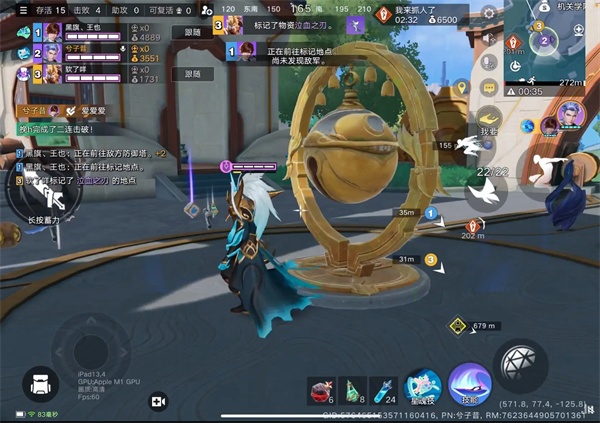This screenshot has height=423, width=600.
Task: Use the green flask item with 8 left
Action: click(x=352, y=389)
